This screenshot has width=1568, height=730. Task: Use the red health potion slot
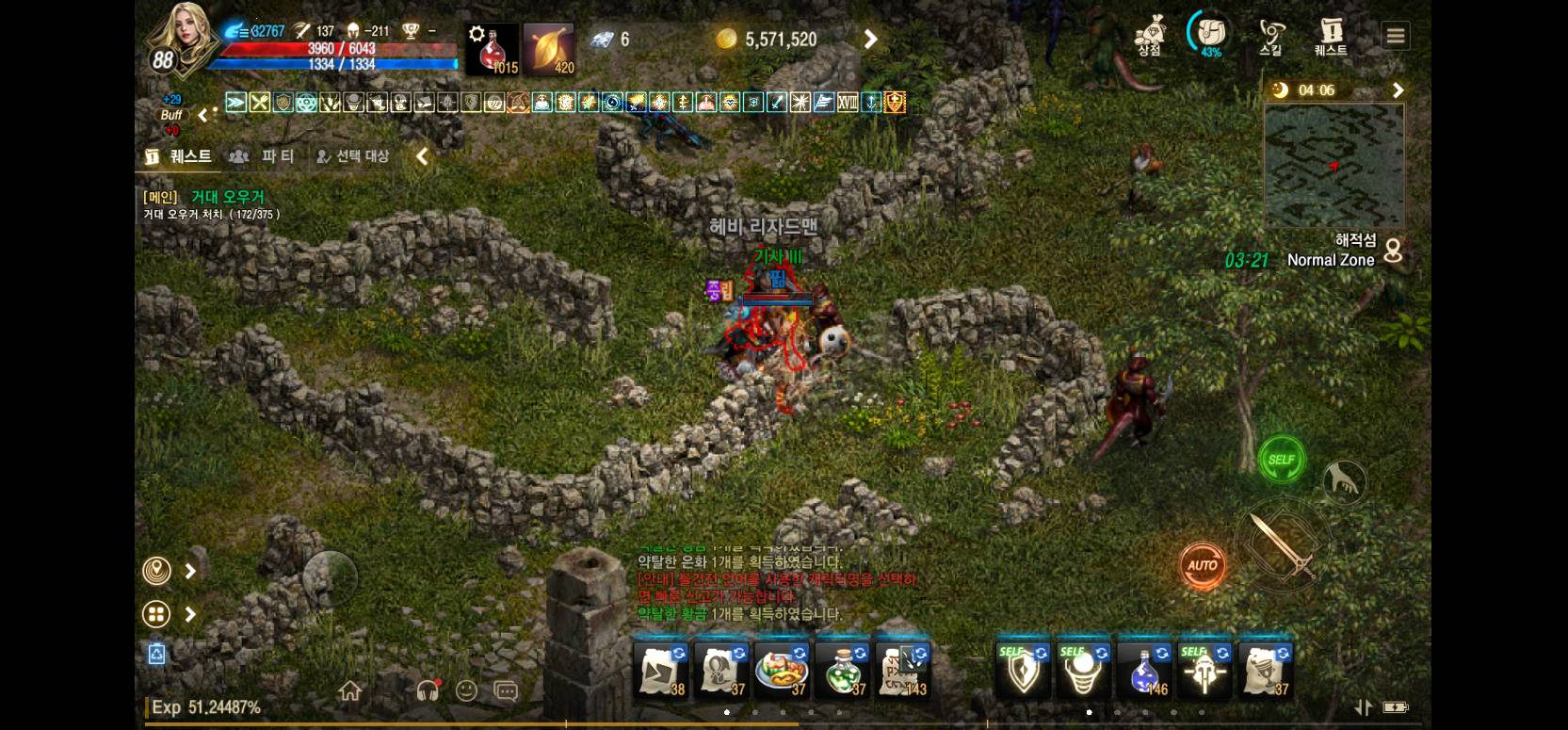pyautogui.click(x=492, y=49)
